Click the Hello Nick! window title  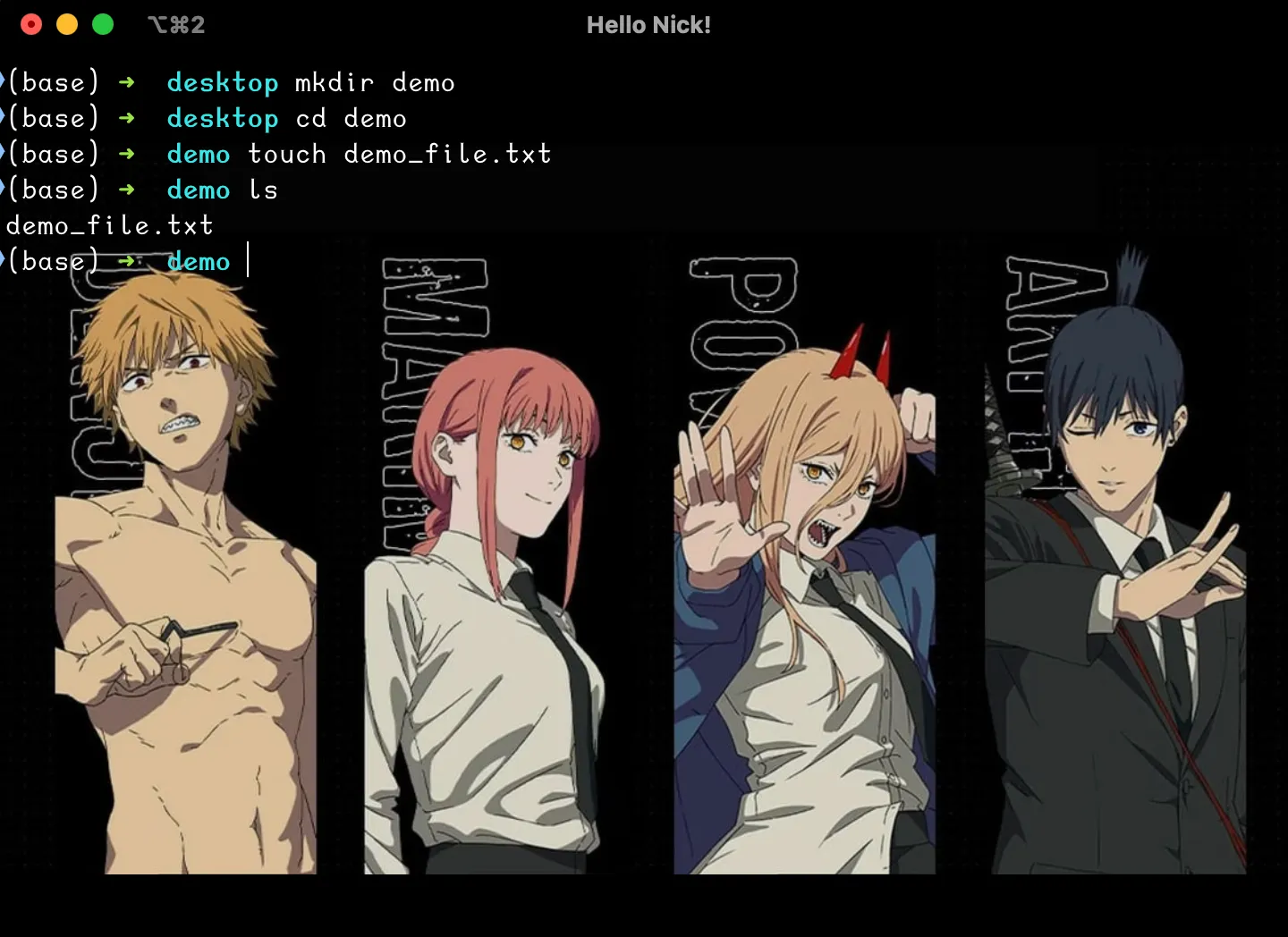pyautogui.click(x=649, y=24)
